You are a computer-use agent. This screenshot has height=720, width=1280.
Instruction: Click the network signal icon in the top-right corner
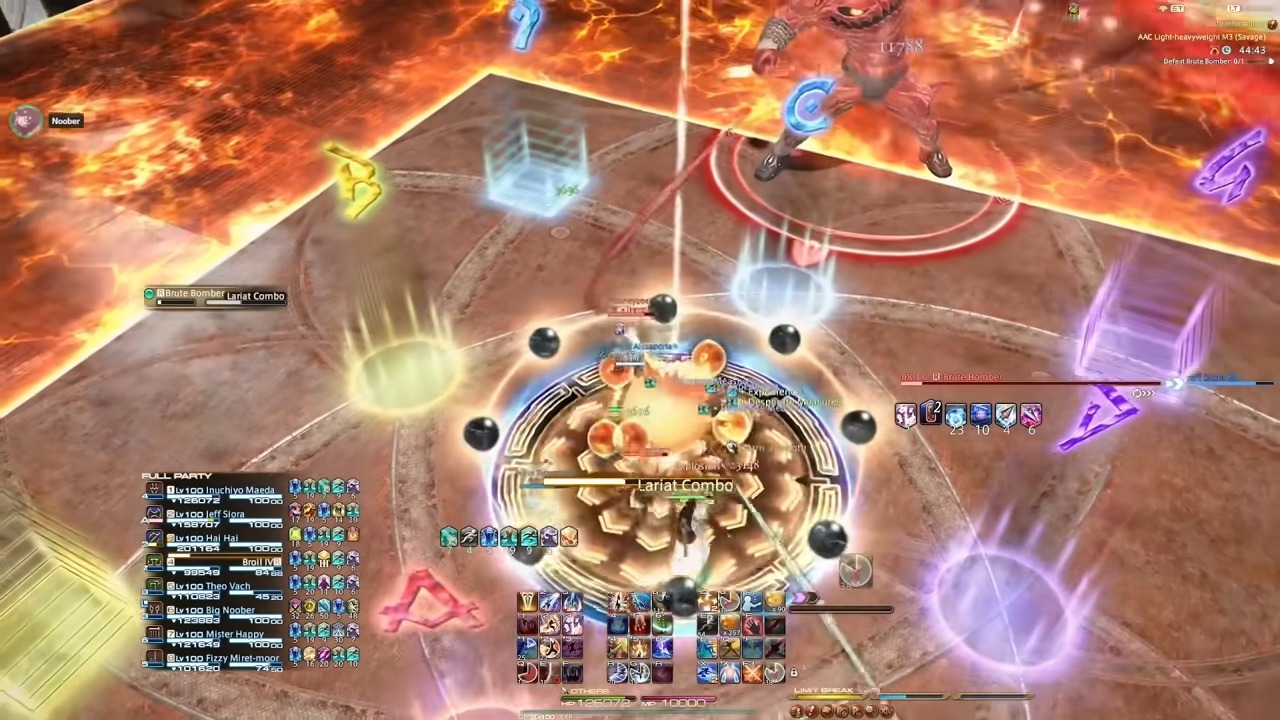pyautogui.click(x=1162, y=8)
